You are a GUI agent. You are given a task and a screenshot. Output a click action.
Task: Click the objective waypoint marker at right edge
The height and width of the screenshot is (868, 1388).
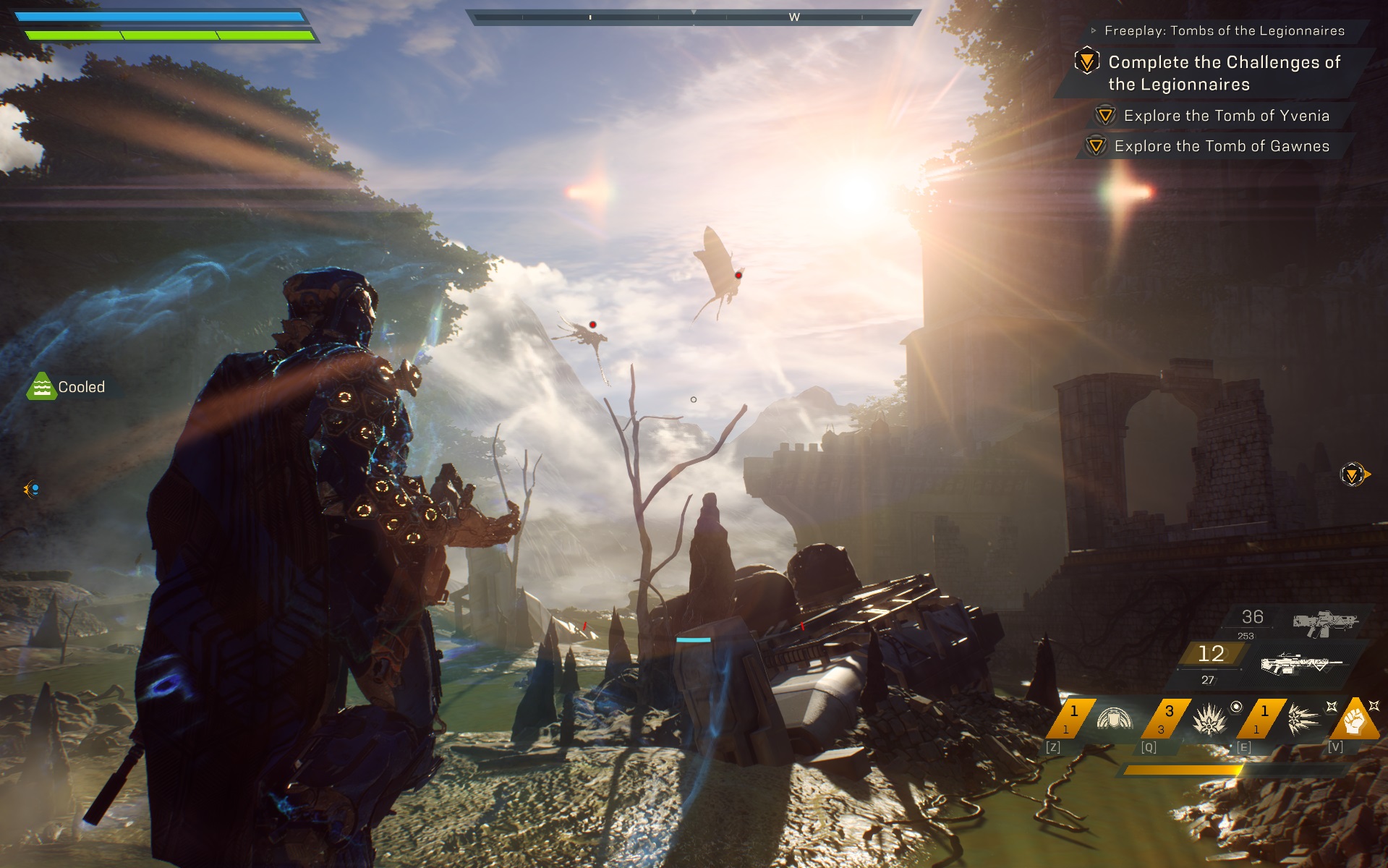tap(1353, 475)
